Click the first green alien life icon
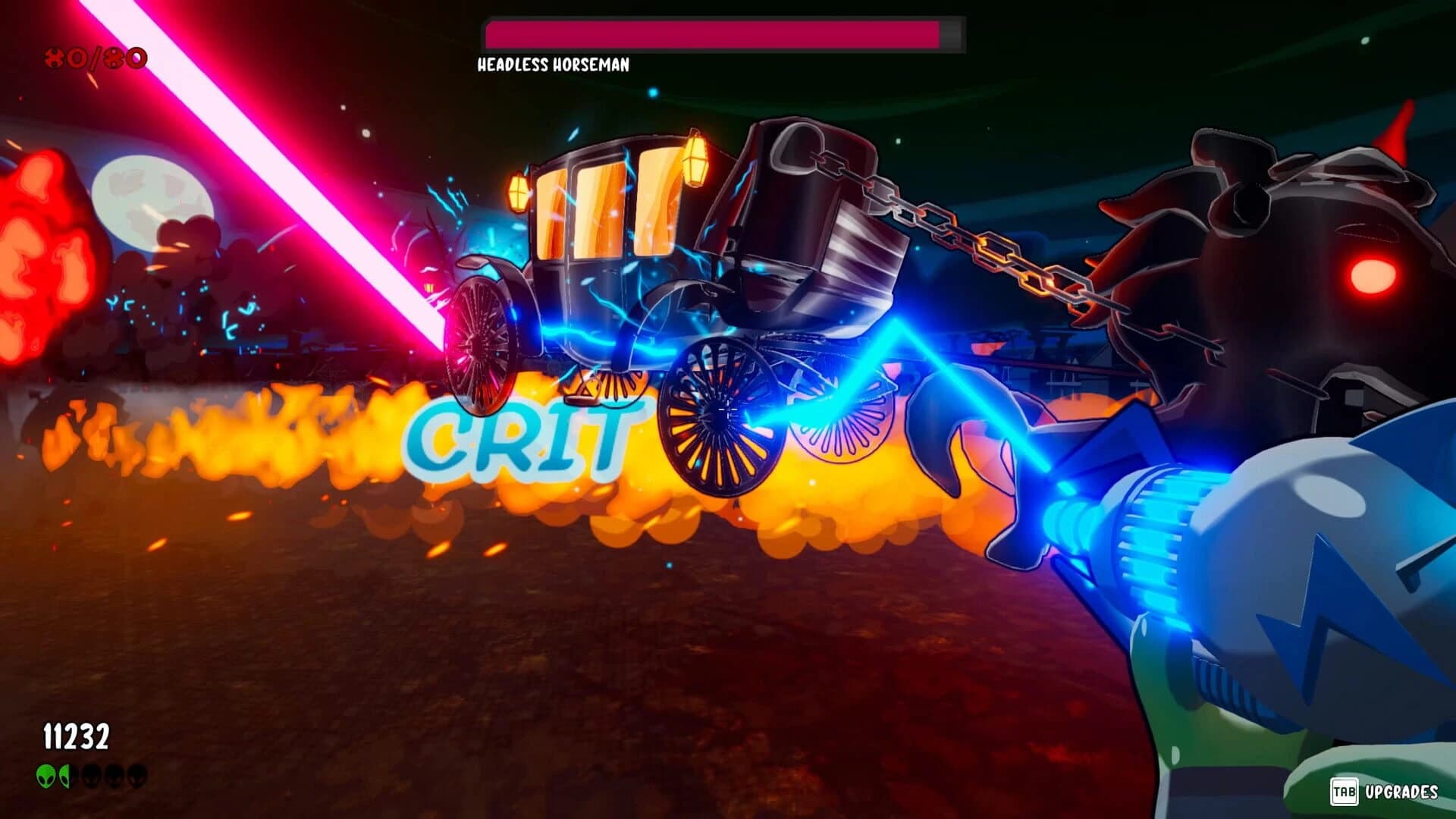Screen dimensions: 1456x819 click(45, 776)
